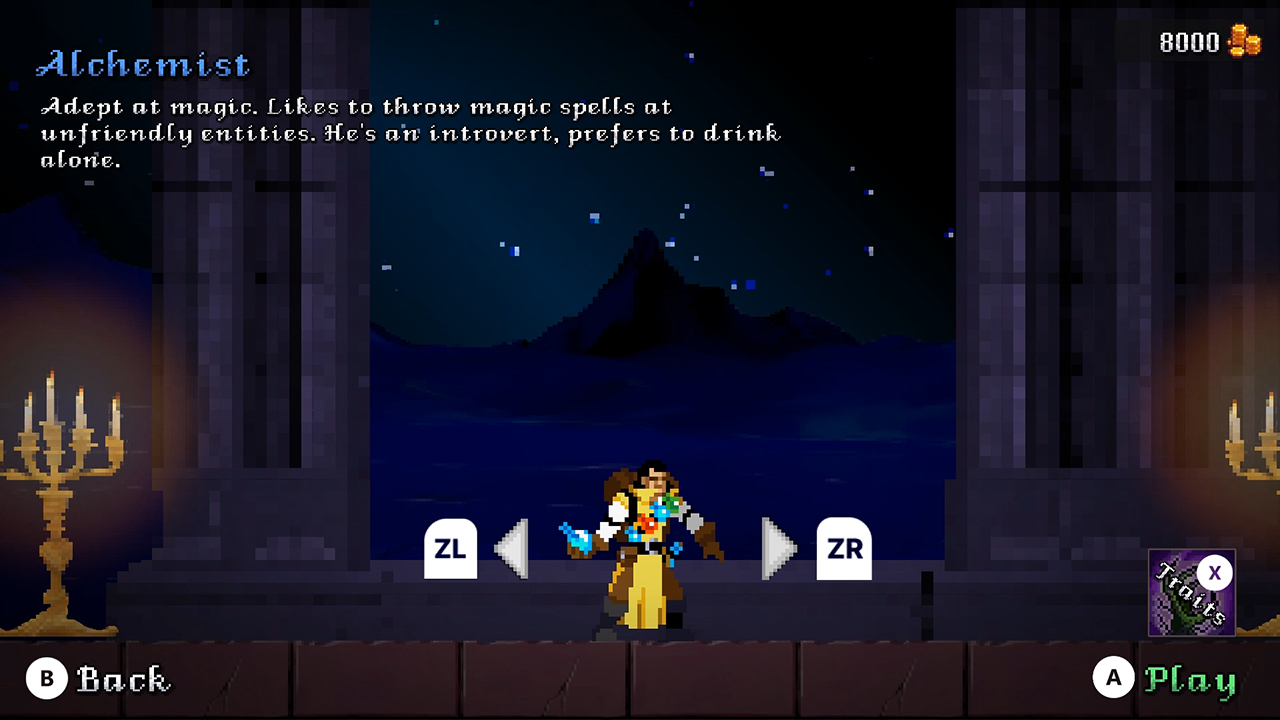Viewport: 1280px width, 720px height.
Task: Select the ZL shoulder button icon
Action: point(451,548)
